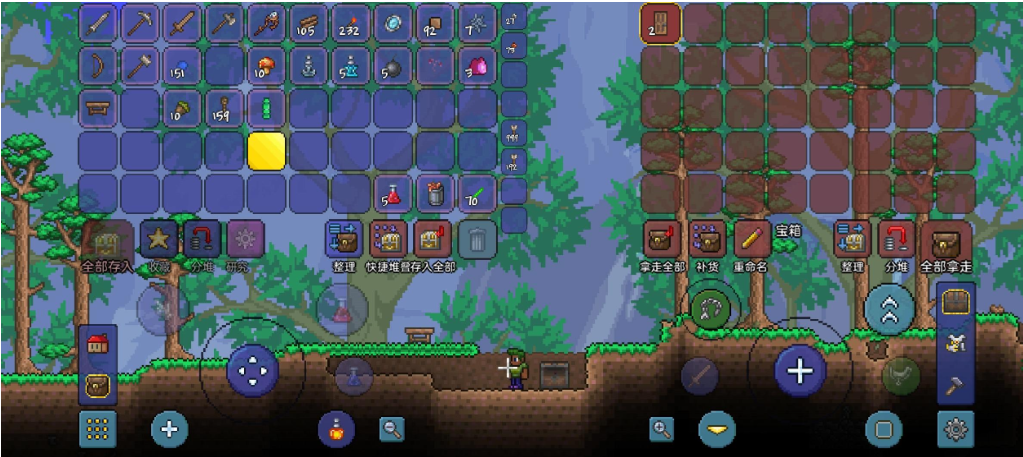1023x457 pixels.
Task: Select the wooden bow slot
Action: (98, 66)
